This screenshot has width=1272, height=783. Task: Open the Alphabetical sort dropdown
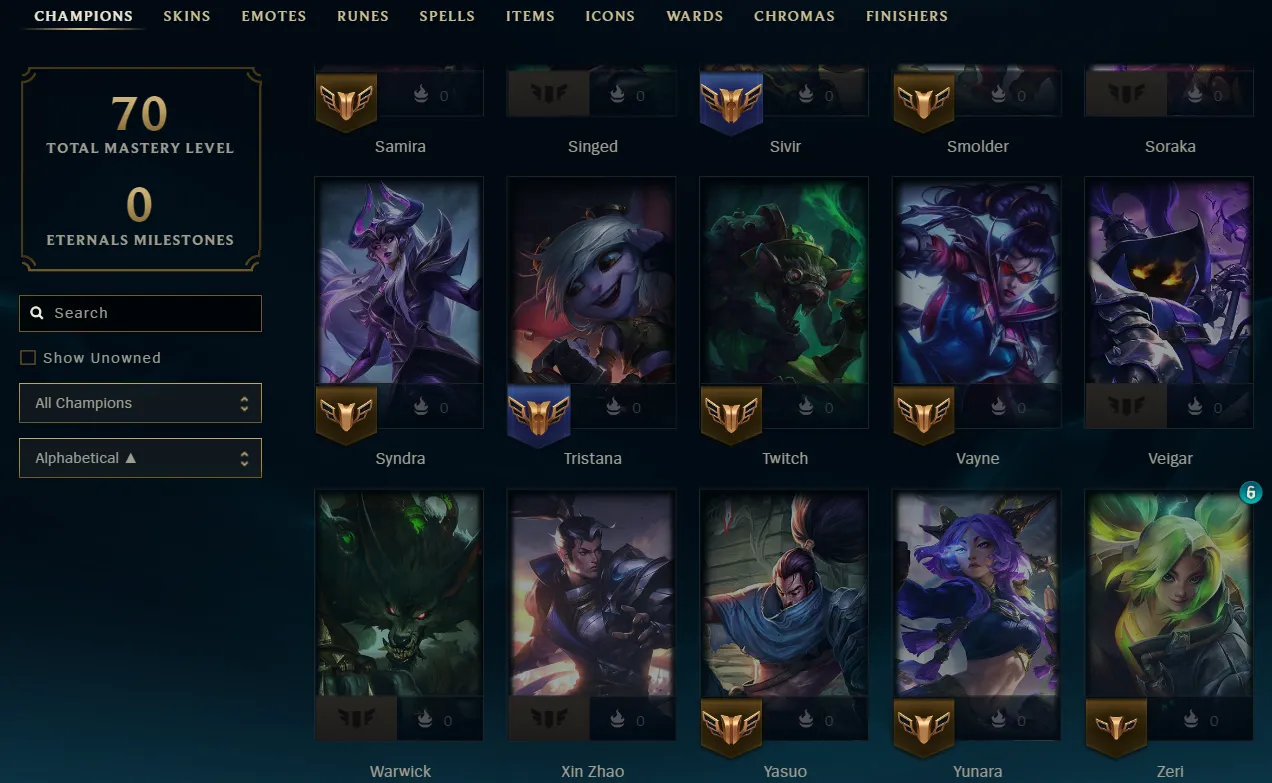[140, 458]
